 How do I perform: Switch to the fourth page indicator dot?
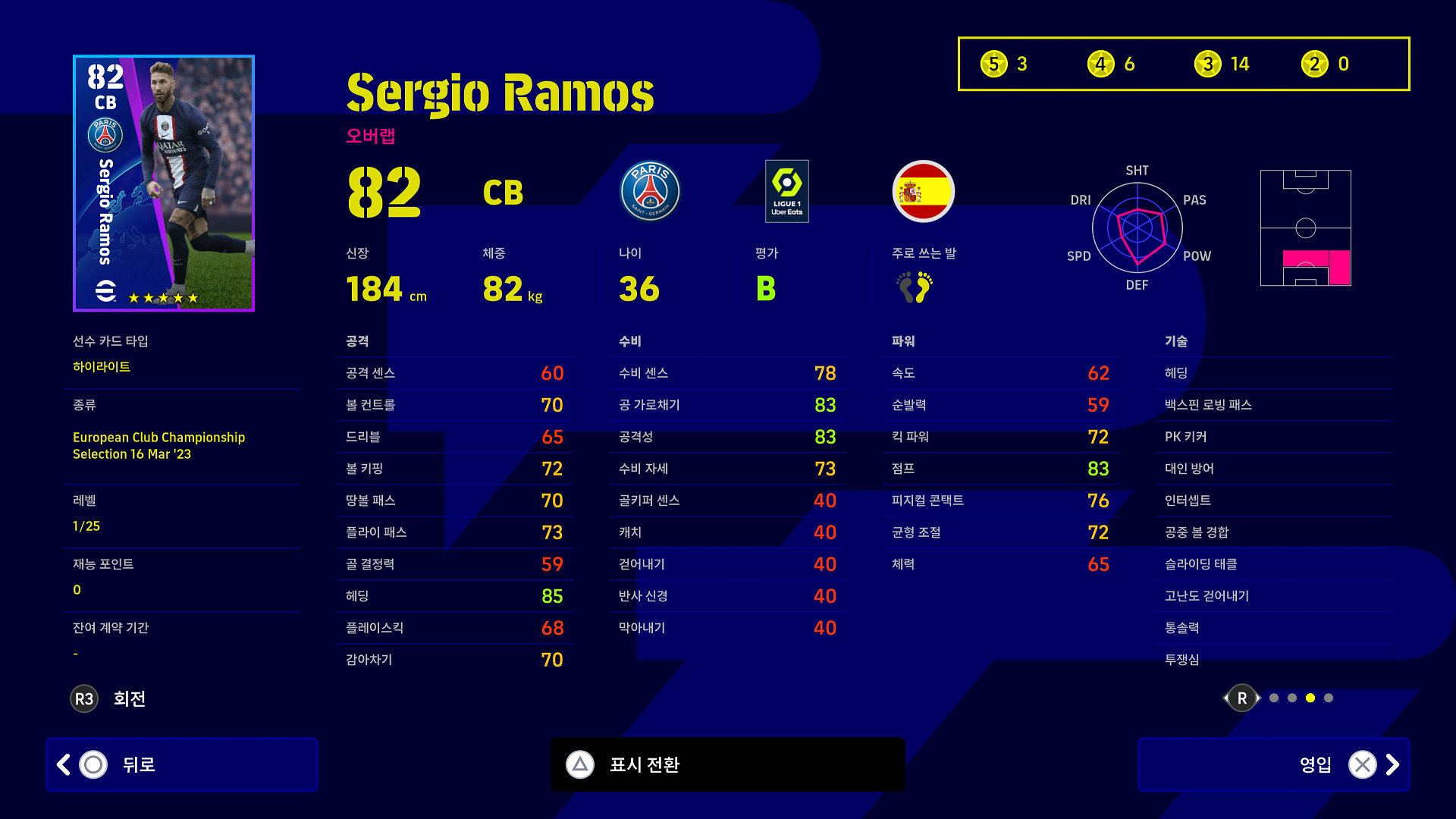1329,698
